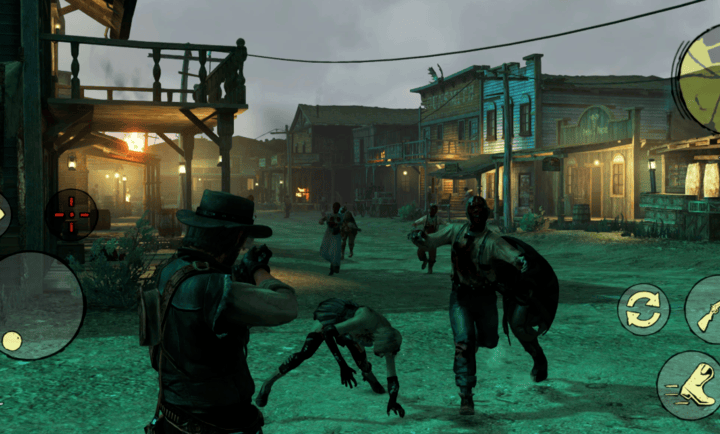720x434 pixels.
Task: Activate the circular arrows reload button
Action: click(643, 309)
